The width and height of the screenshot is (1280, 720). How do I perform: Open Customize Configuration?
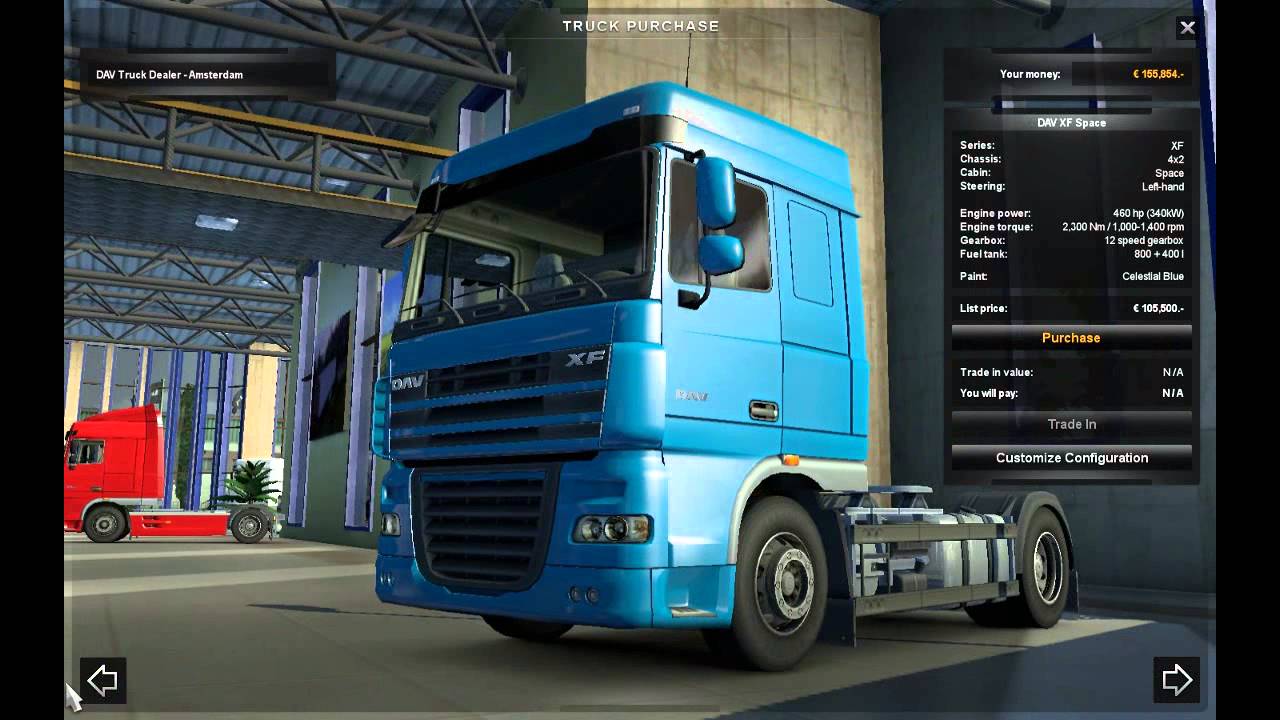pos(1071,458)
